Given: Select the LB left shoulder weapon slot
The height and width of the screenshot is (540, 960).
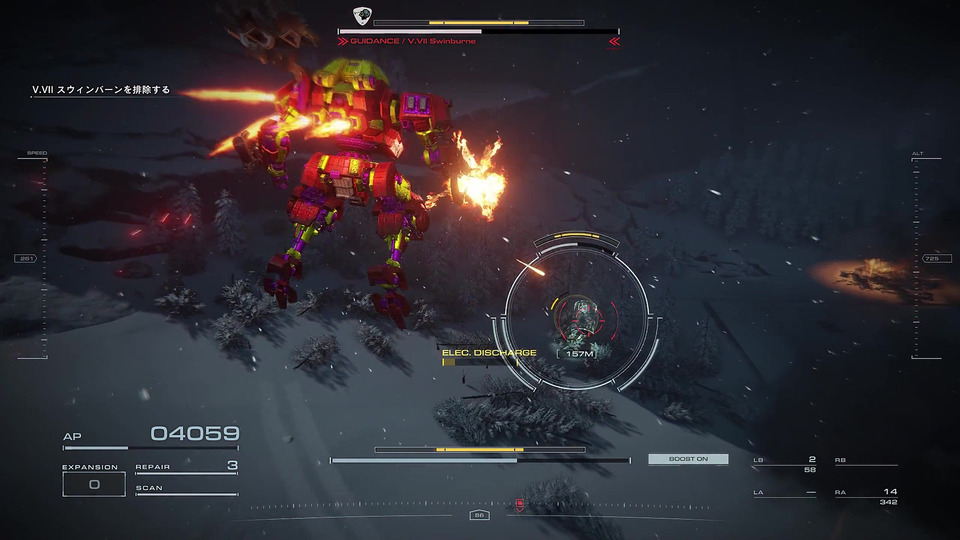Looking at the screenshot, I should click(785, 463).
